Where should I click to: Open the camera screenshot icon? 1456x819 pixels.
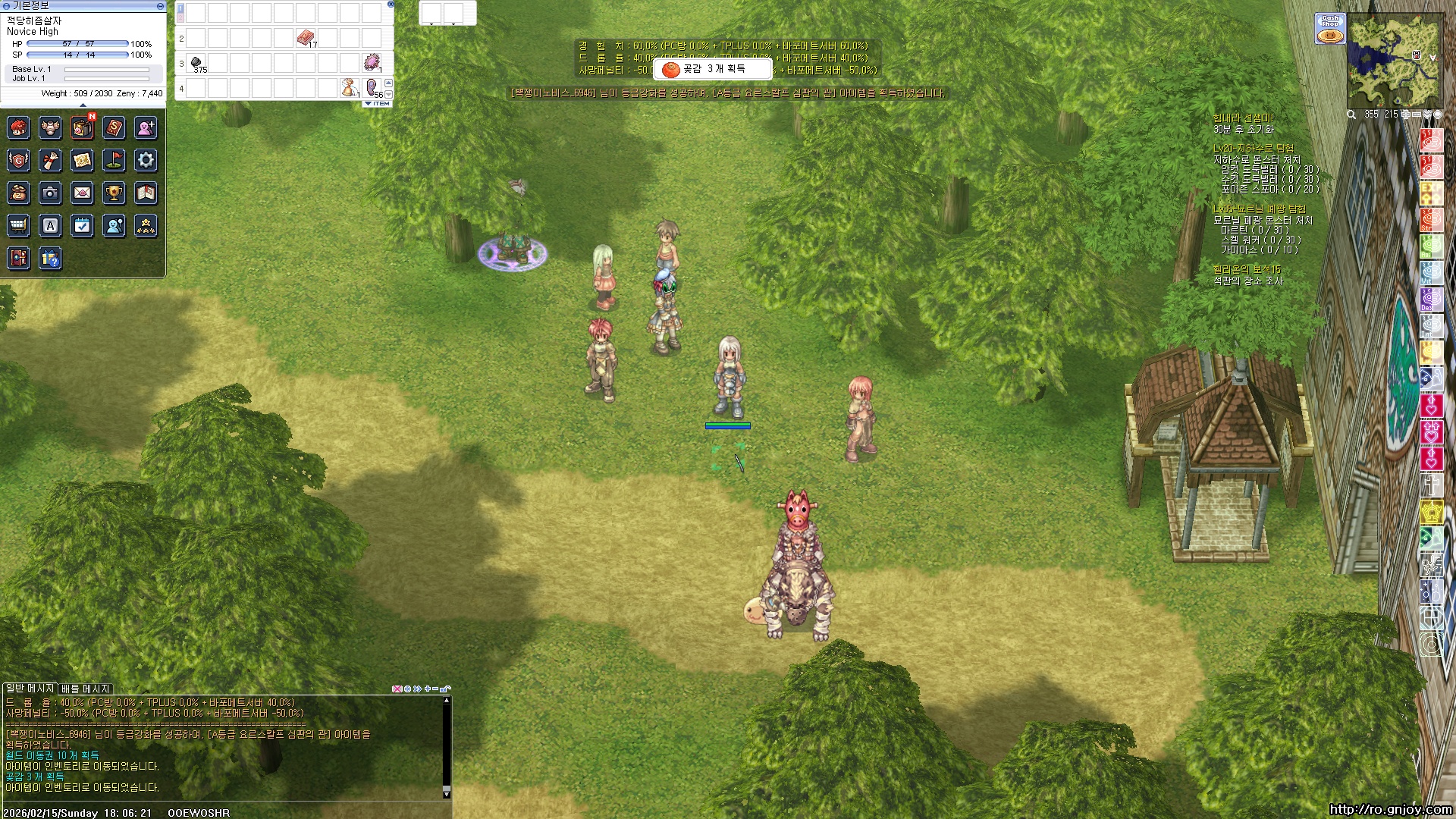(x=50, y=193)
